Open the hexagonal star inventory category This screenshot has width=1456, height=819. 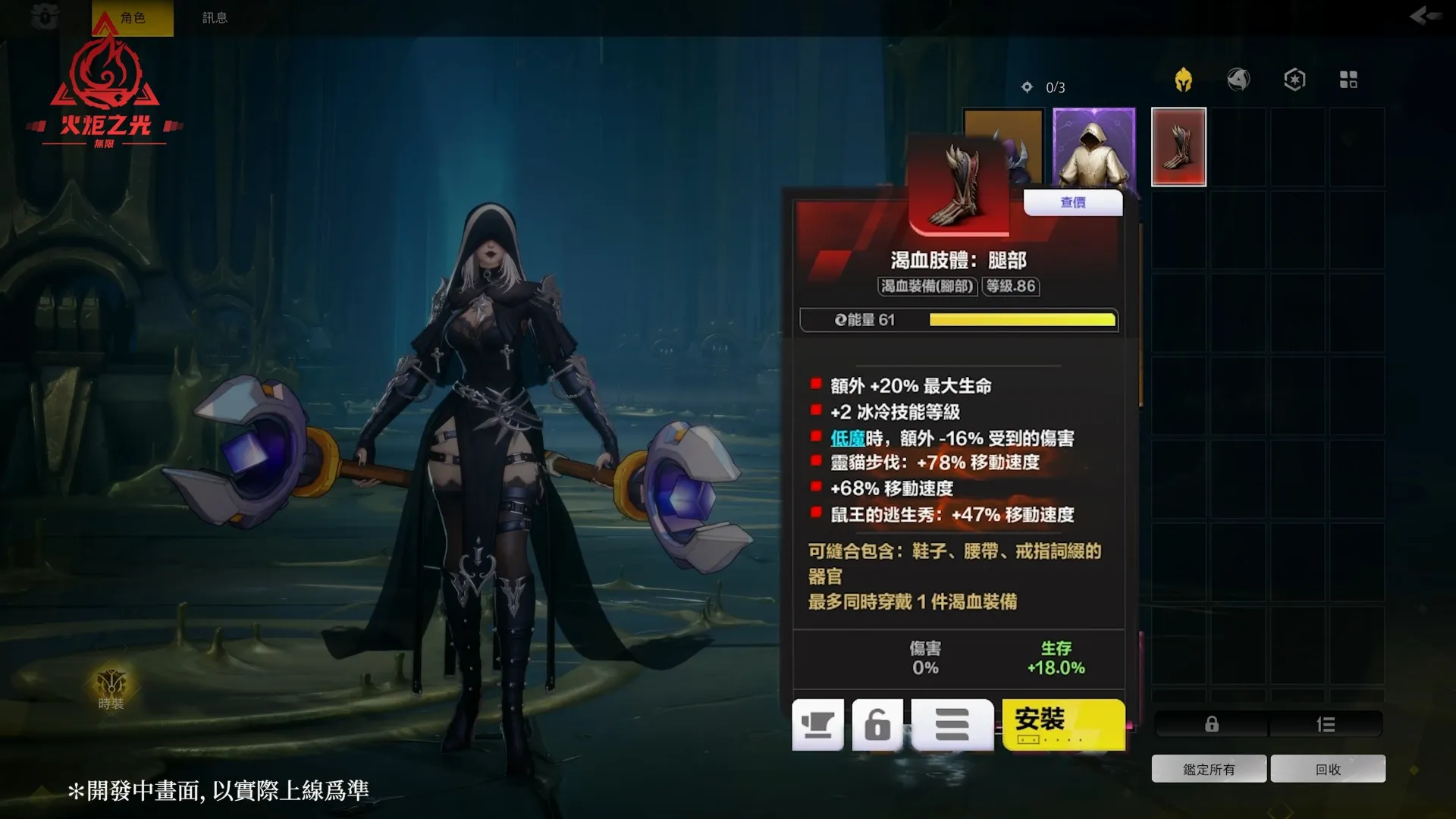(1294, 79)
